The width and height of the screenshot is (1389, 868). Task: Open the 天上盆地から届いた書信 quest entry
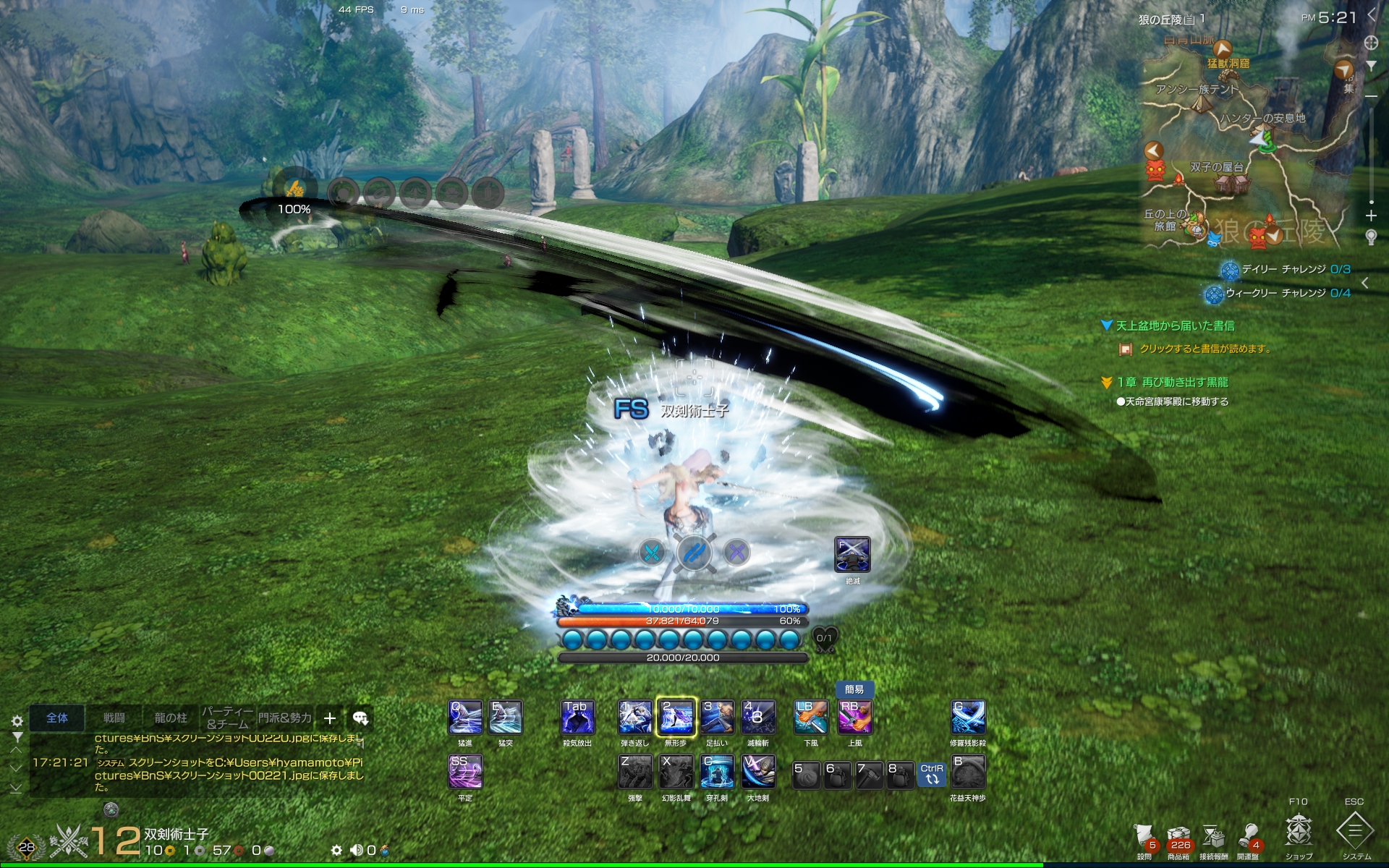tap(1175, 326)
